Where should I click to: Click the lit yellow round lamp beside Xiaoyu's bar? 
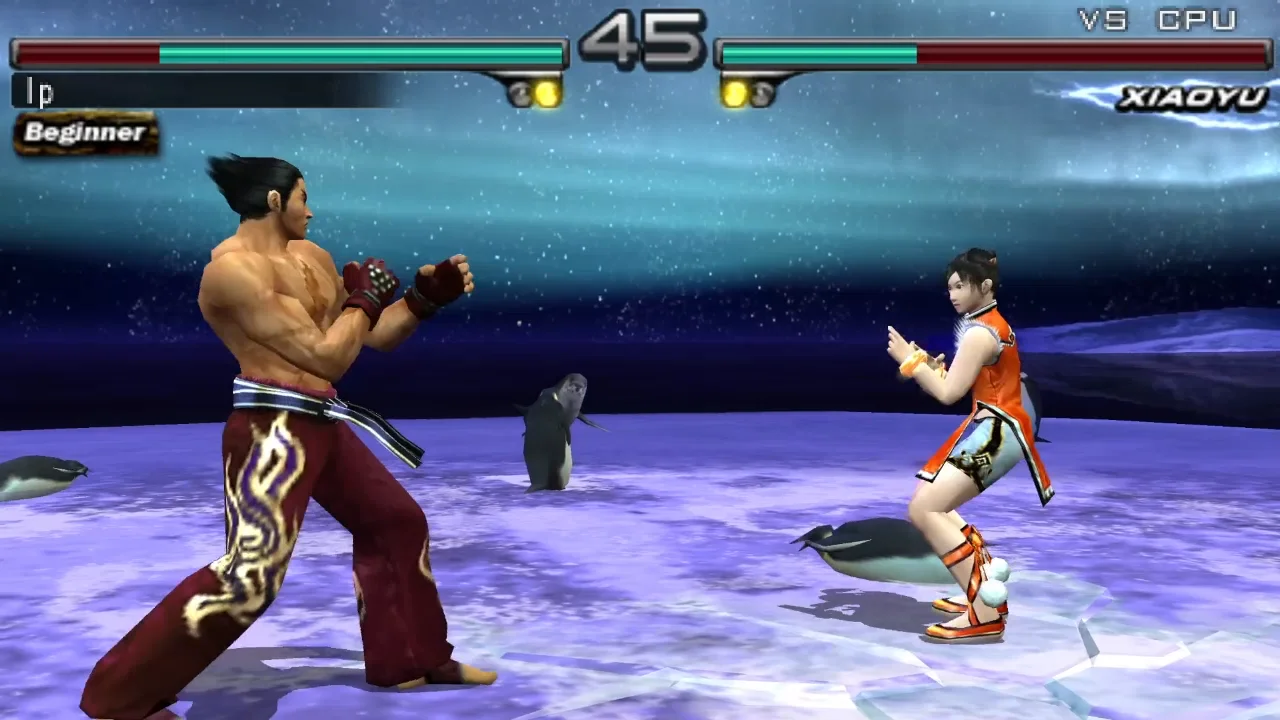coord(736,92)
